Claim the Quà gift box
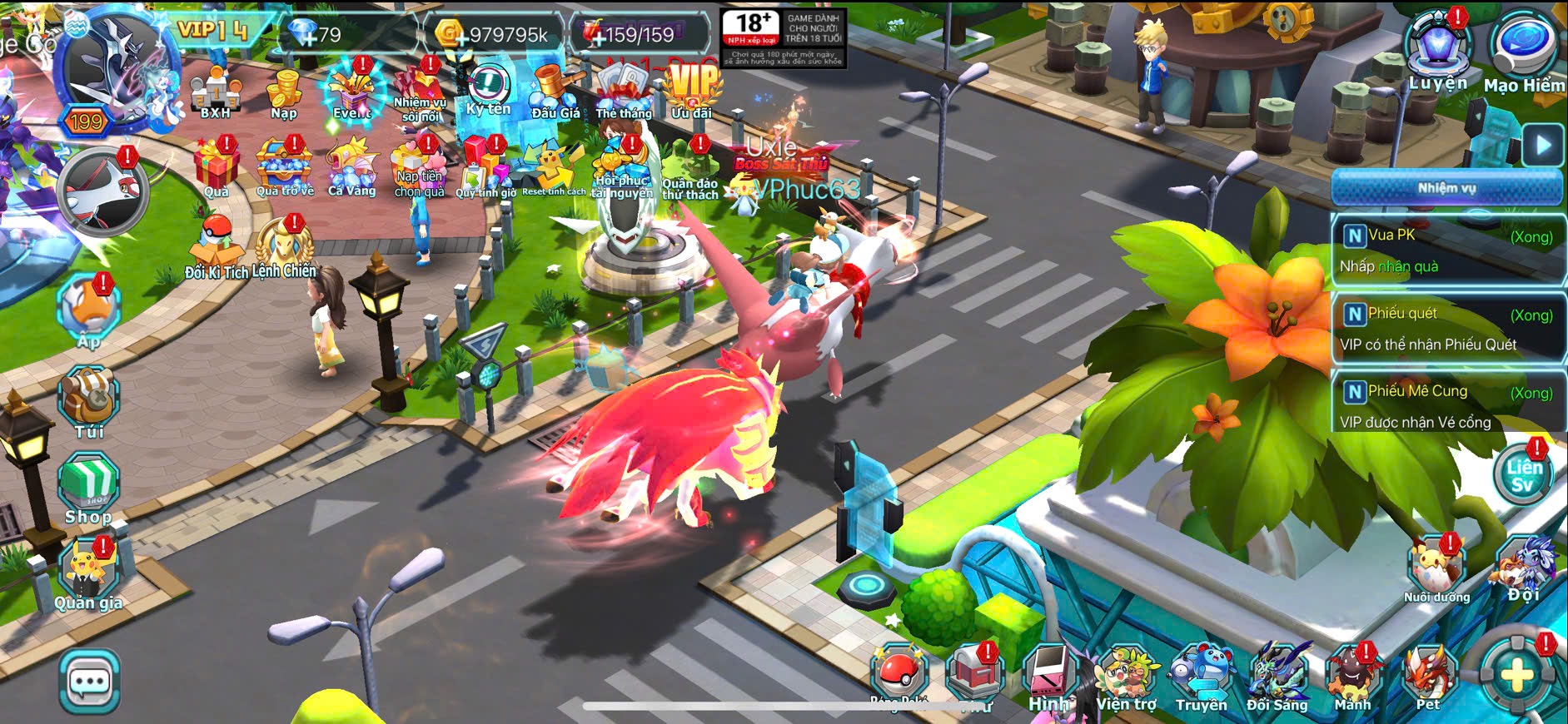This screenshot has width=1568, height=724. [217, 166]
